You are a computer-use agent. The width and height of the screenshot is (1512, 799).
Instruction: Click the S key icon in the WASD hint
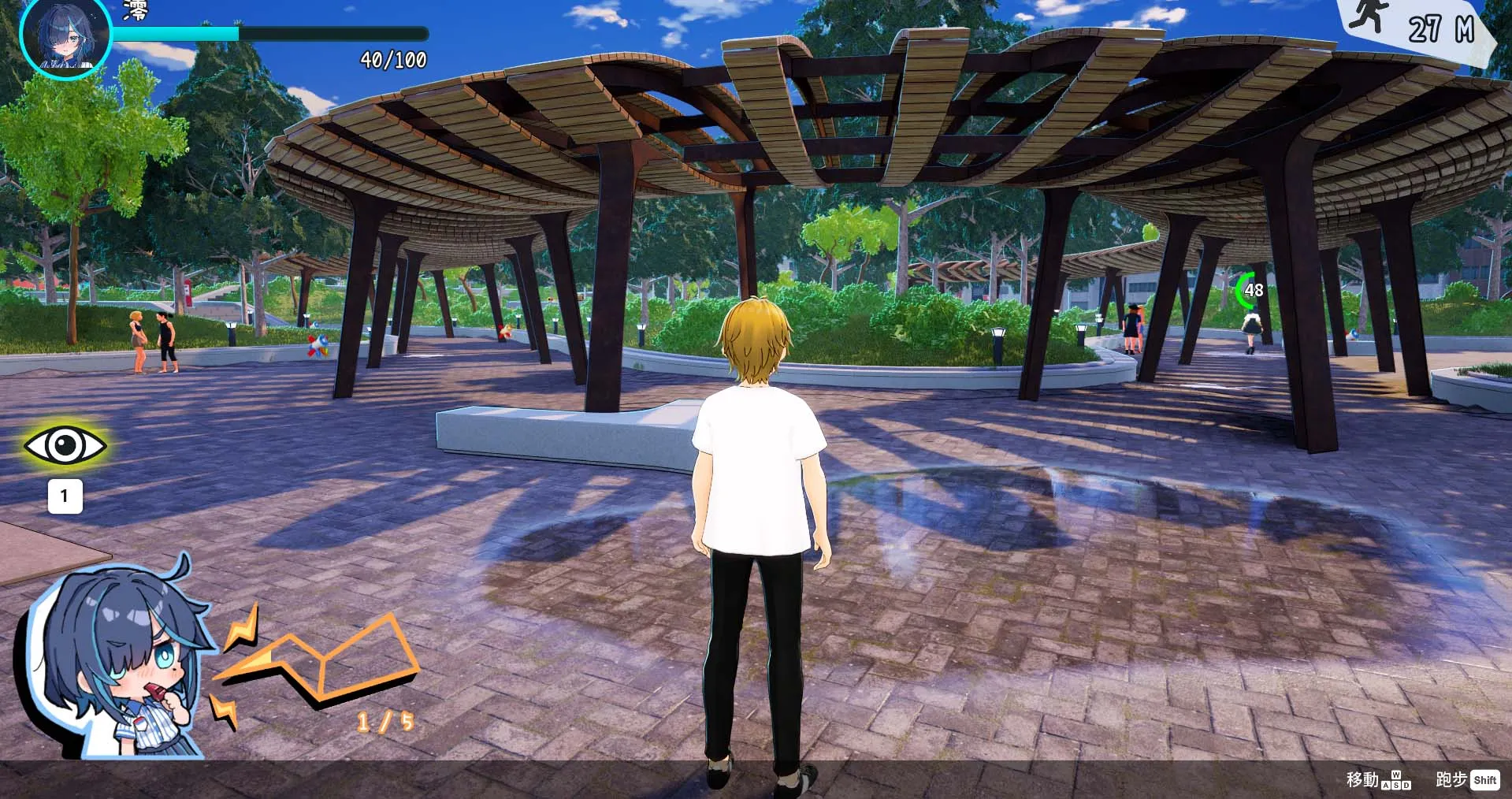(1396, 786)
